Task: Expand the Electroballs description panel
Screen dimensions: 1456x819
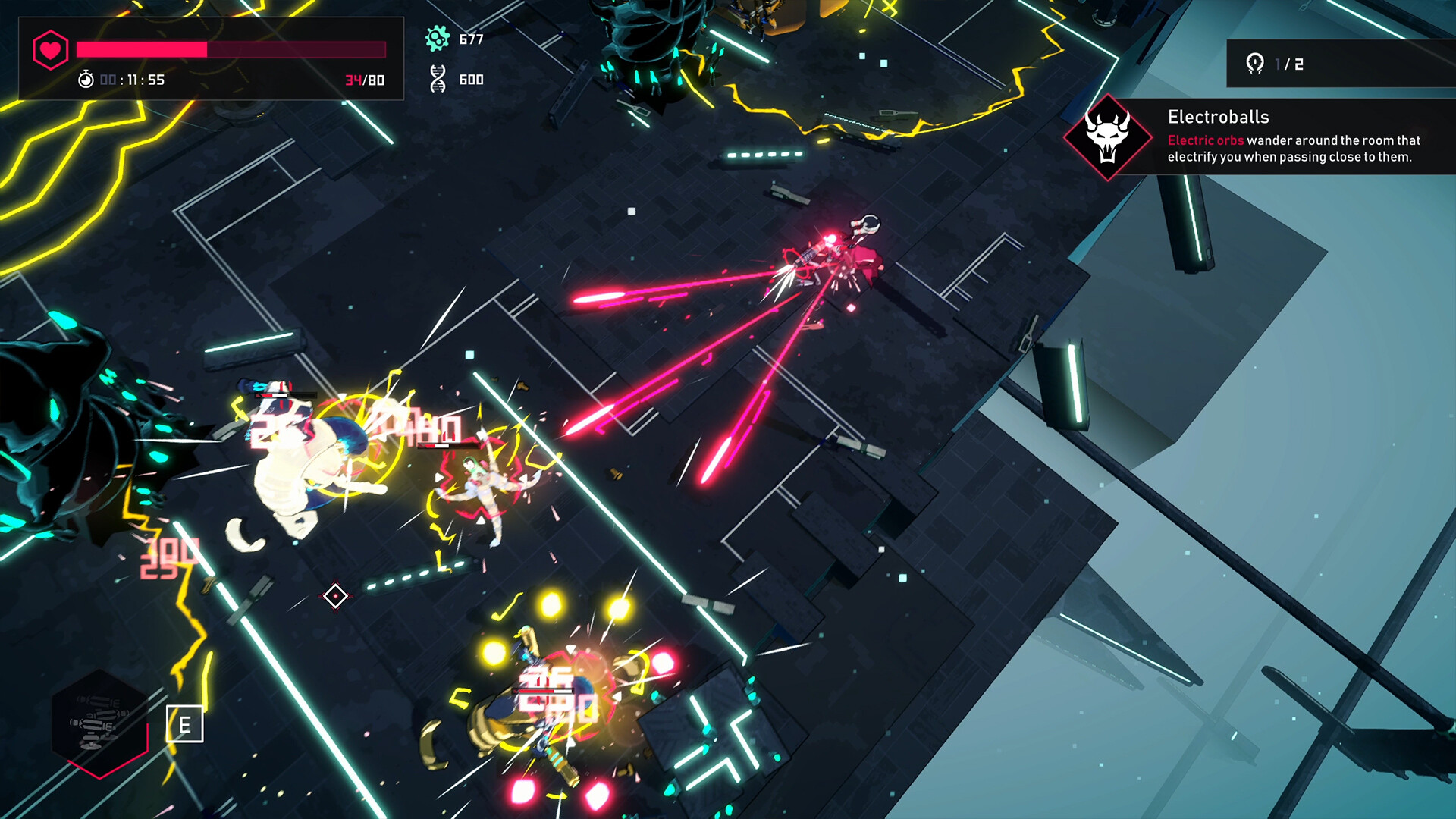Action: 1293,149
